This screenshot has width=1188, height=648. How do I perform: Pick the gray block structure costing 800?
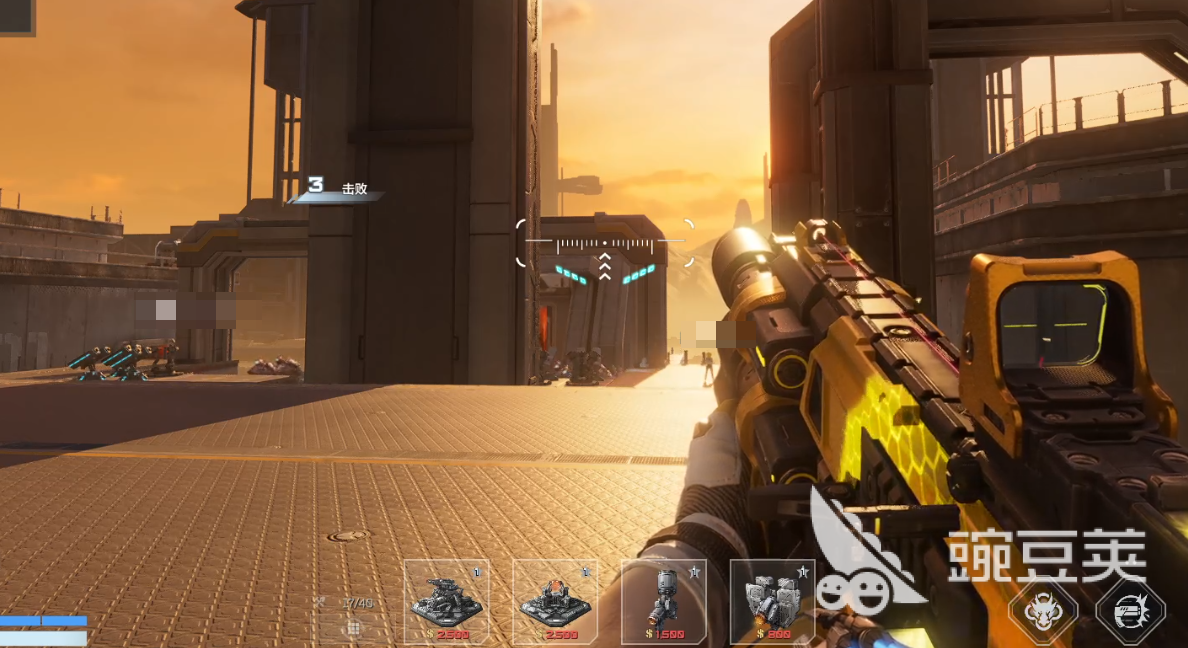coord(771,600)
